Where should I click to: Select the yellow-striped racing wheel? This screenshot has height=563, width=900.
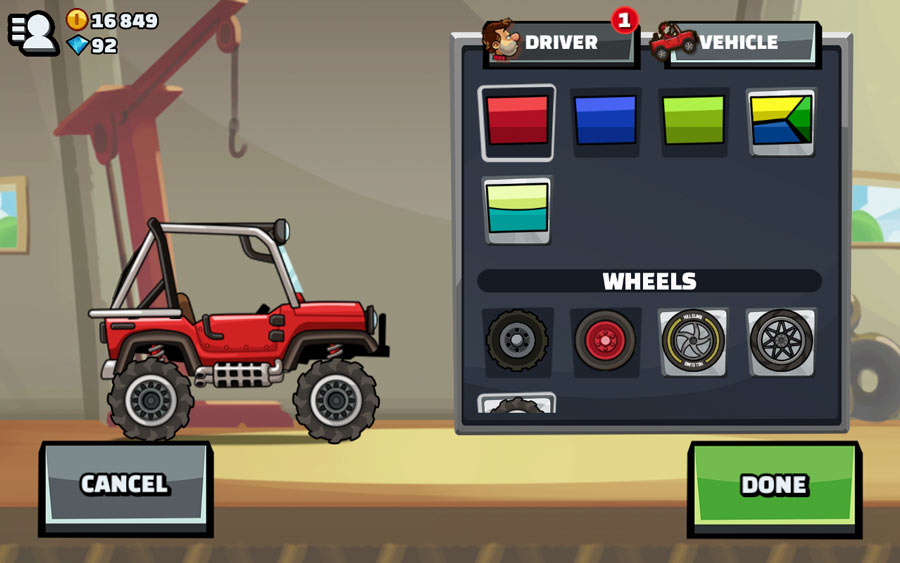(693, 341)
